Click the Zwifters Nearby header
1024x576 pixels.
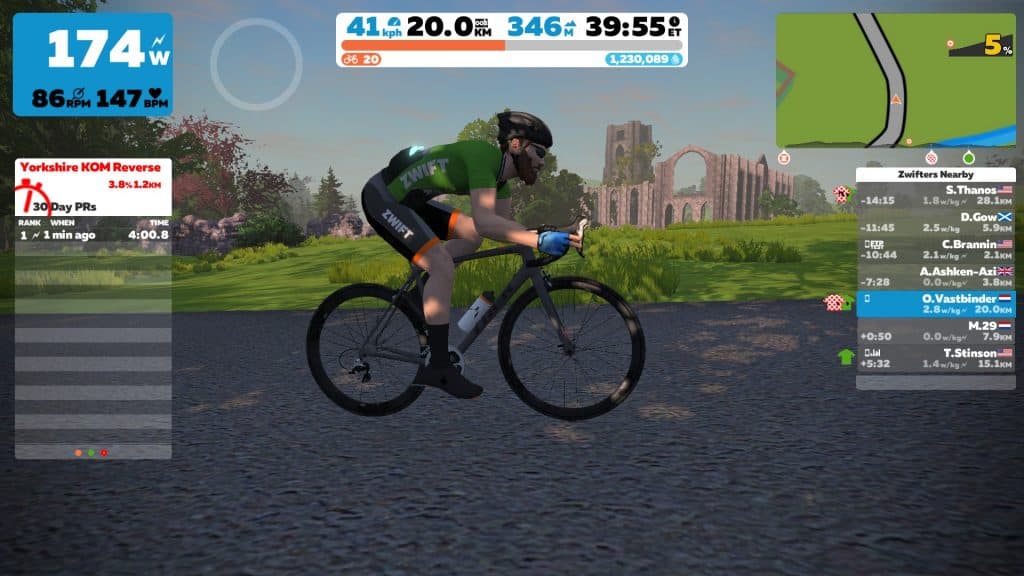935,174
